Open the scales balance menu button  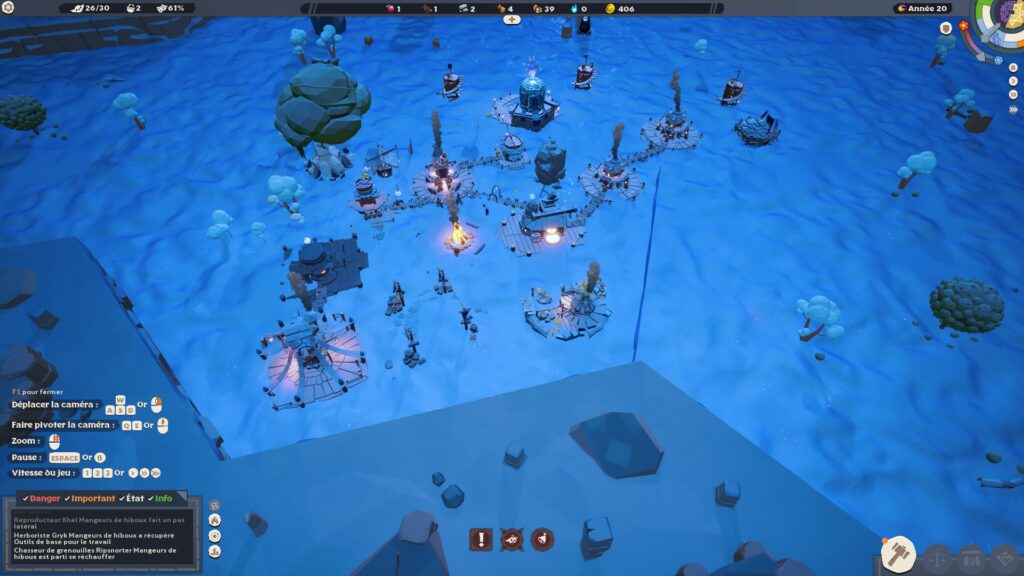(x=936, y=558)
